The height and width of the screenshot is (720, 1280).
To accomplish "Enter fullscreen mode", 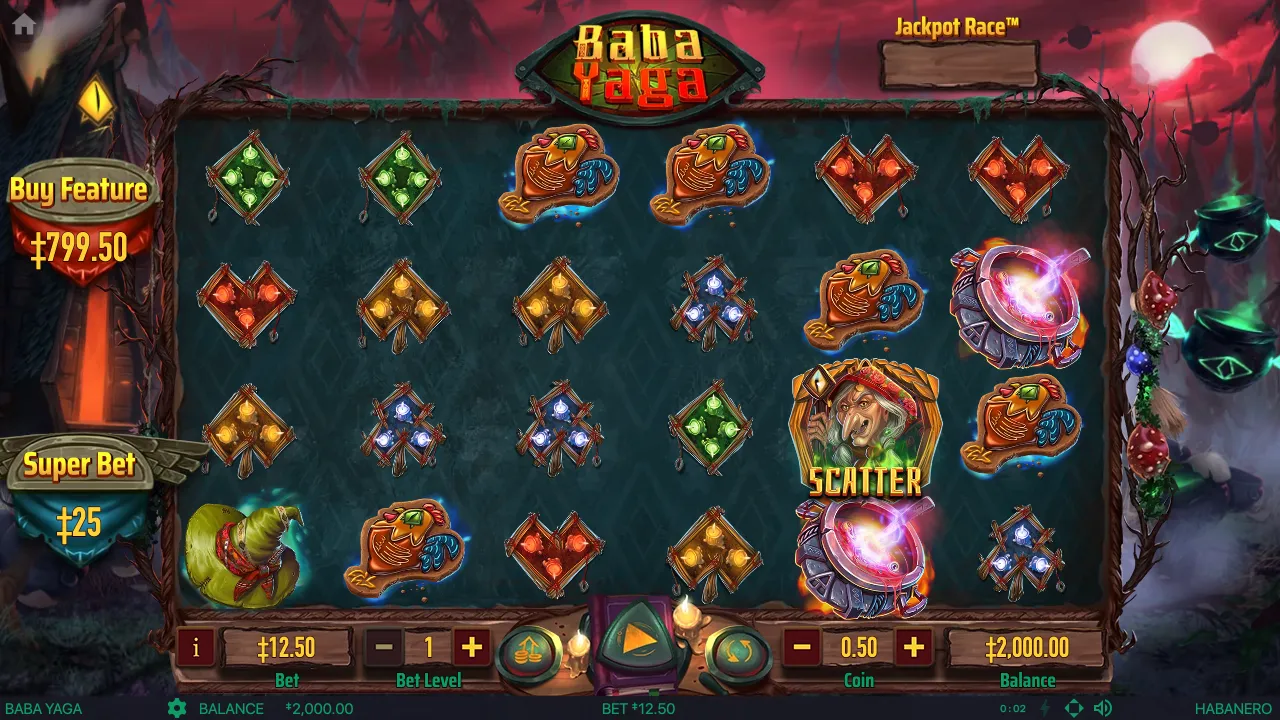I will [1074, 708].
